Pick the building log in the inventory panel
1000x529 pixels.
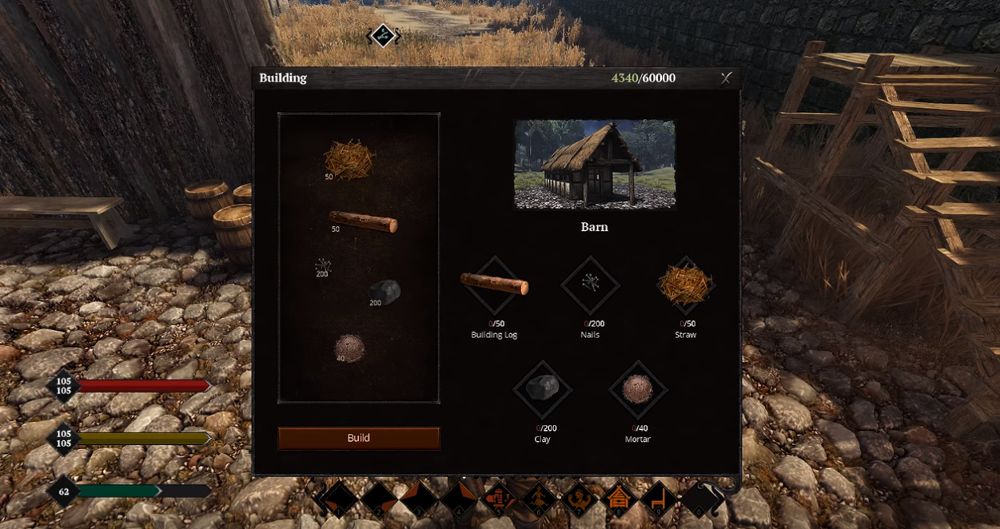pyautogui.click(x=363, y=221)
